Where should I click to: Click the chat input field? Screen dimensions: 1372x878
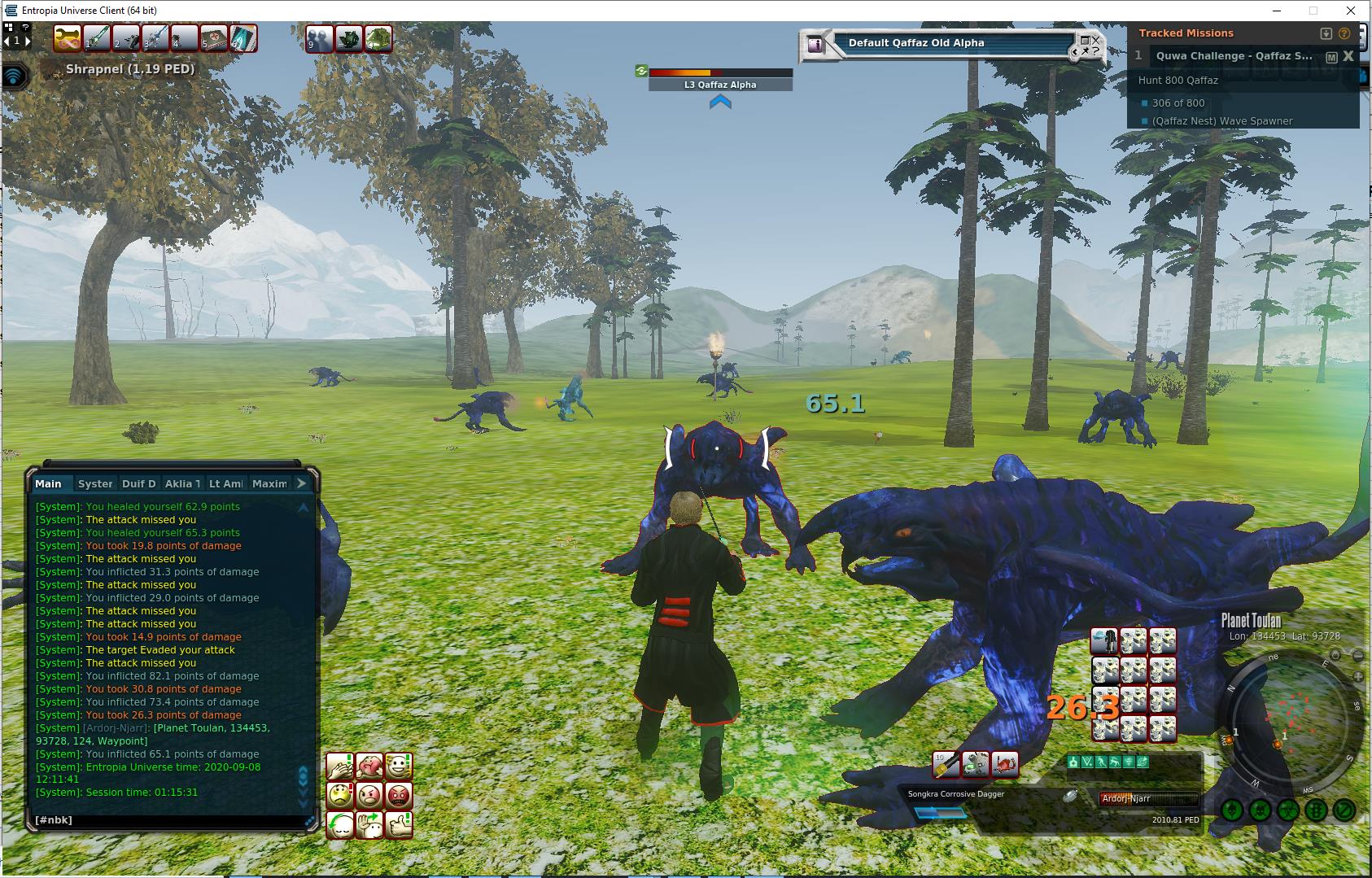167,820
